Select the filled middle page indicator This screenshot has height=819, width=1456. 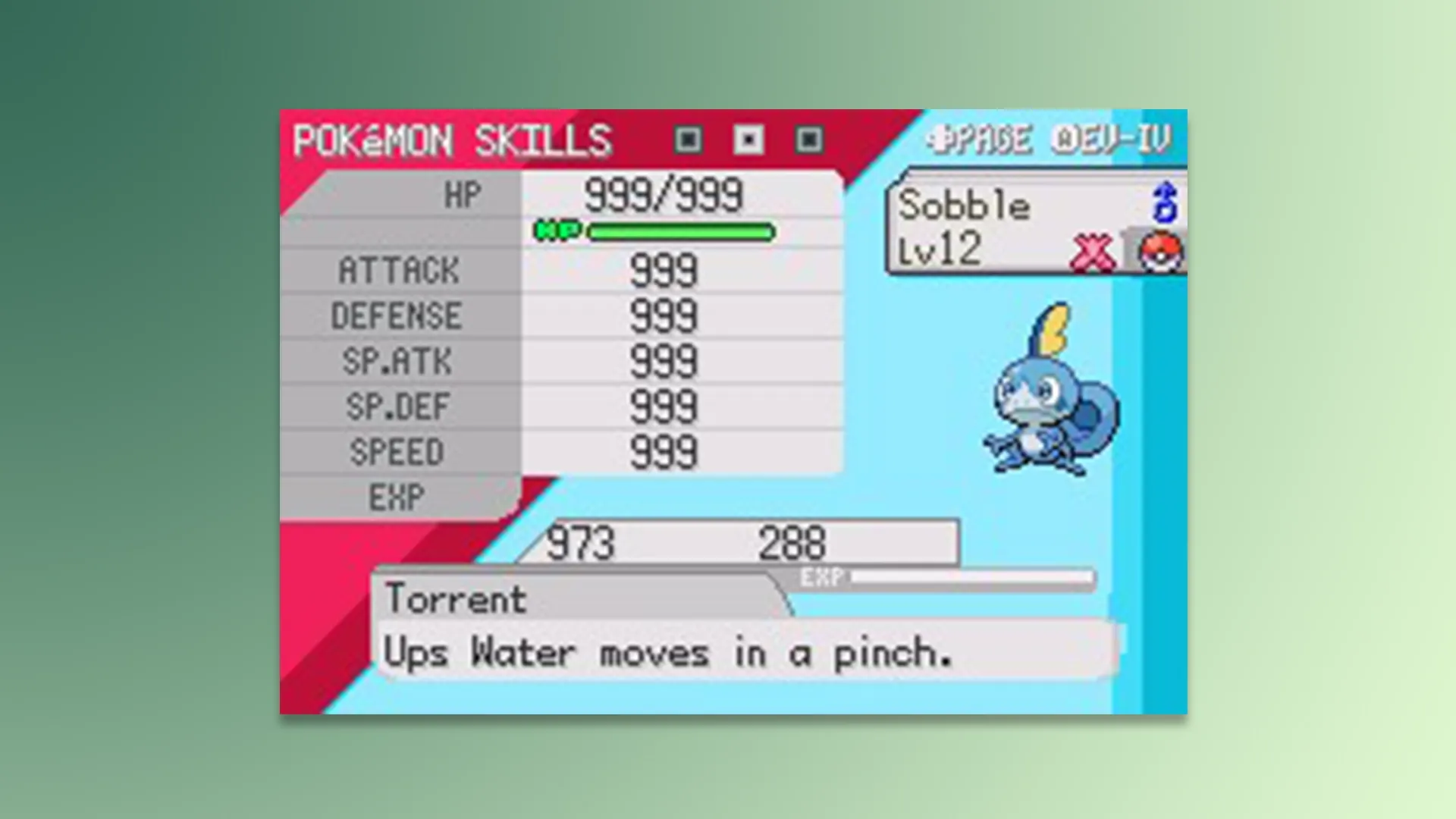(x=748, y=140)
